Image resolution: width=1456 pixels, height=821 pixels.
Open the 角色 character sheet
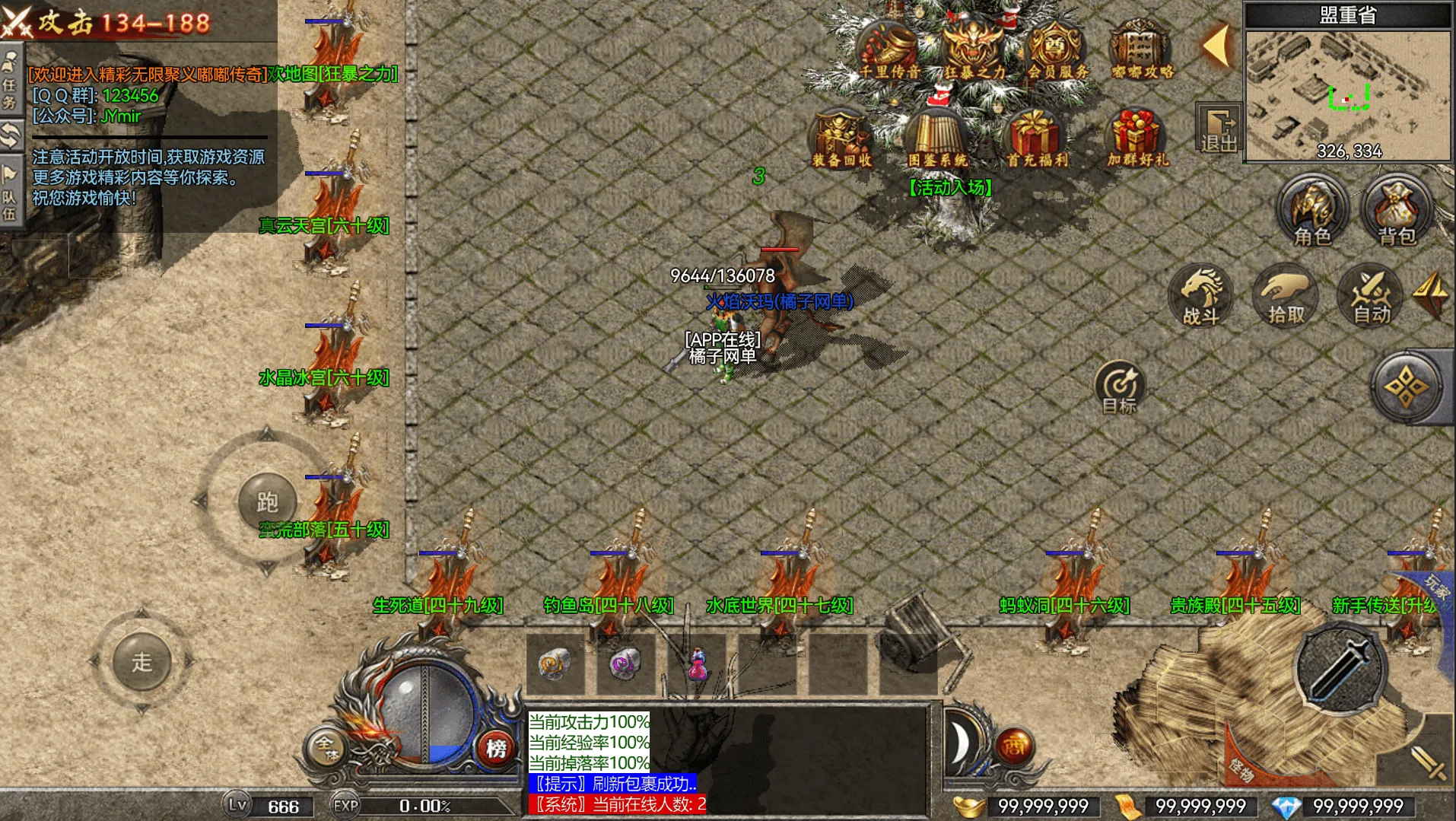point(1311,211)
